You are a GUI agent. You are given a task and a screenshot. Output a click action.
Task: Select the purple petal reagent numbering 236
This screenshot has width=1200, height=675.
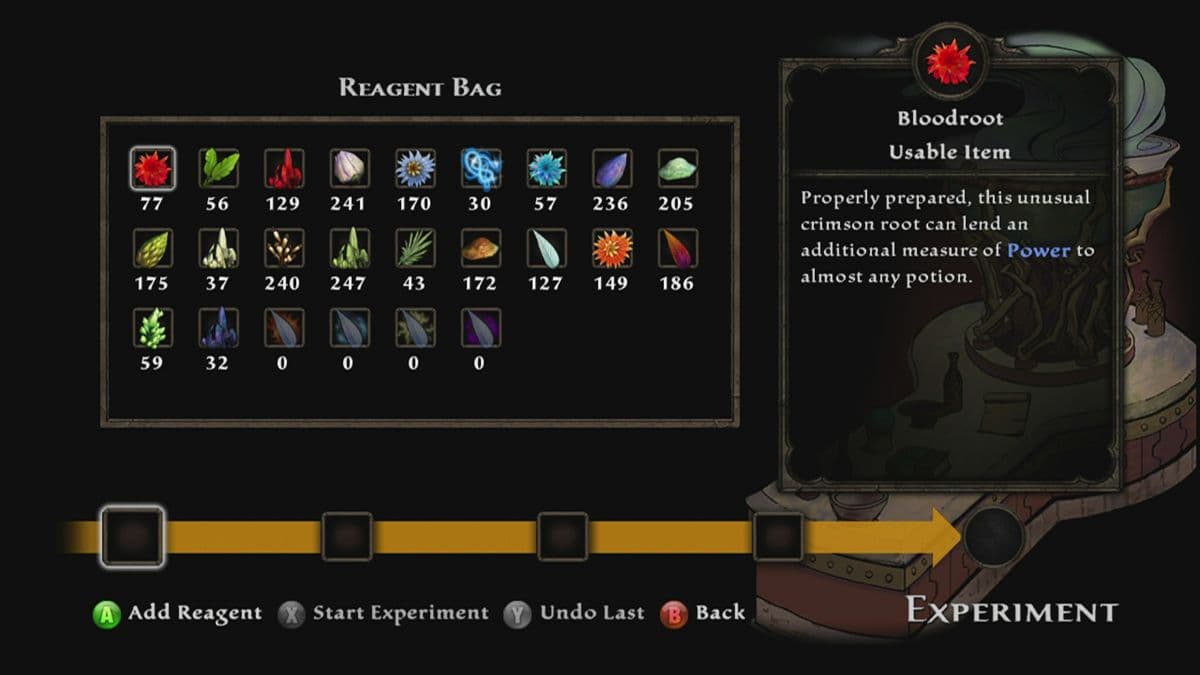(611, 169)
